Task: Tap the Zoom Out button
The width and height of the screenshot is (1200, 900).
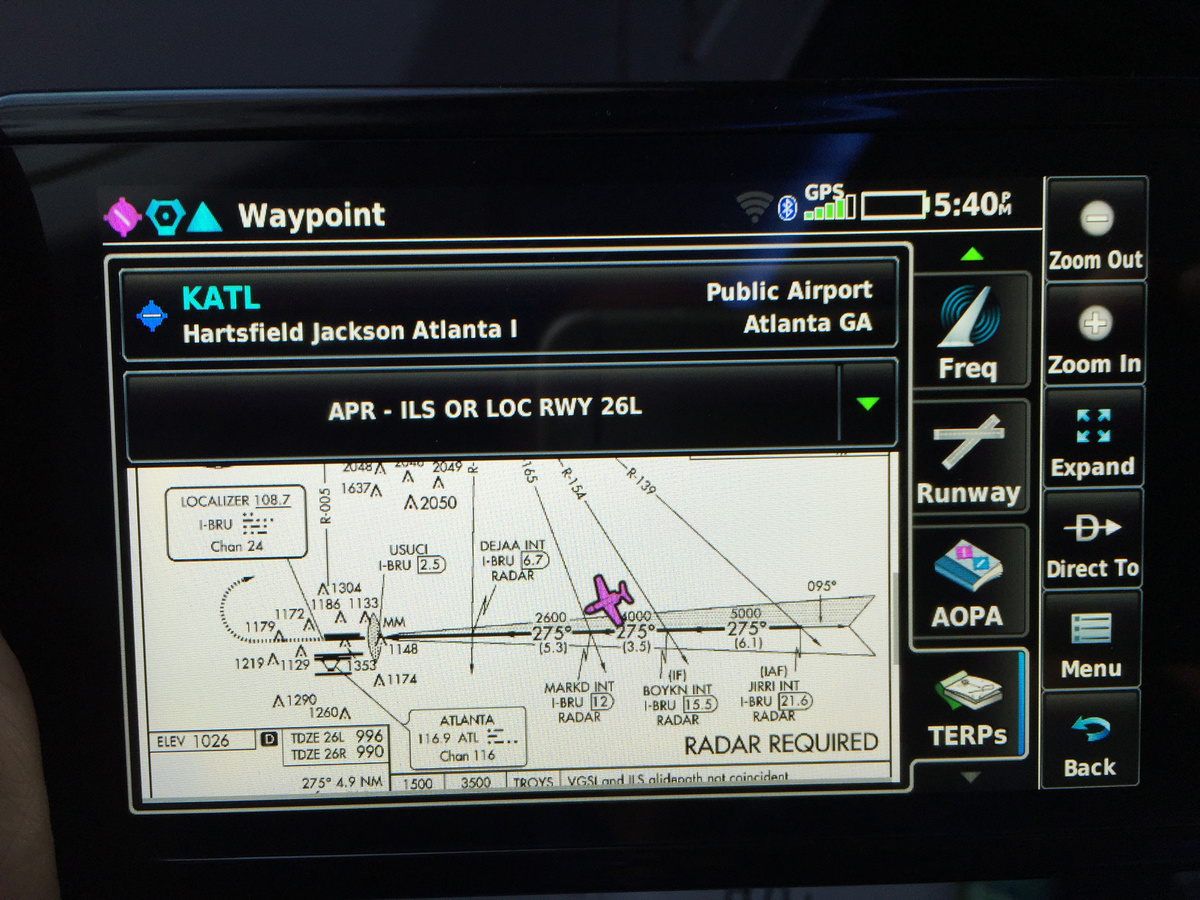Action: tap(1094, 232)
